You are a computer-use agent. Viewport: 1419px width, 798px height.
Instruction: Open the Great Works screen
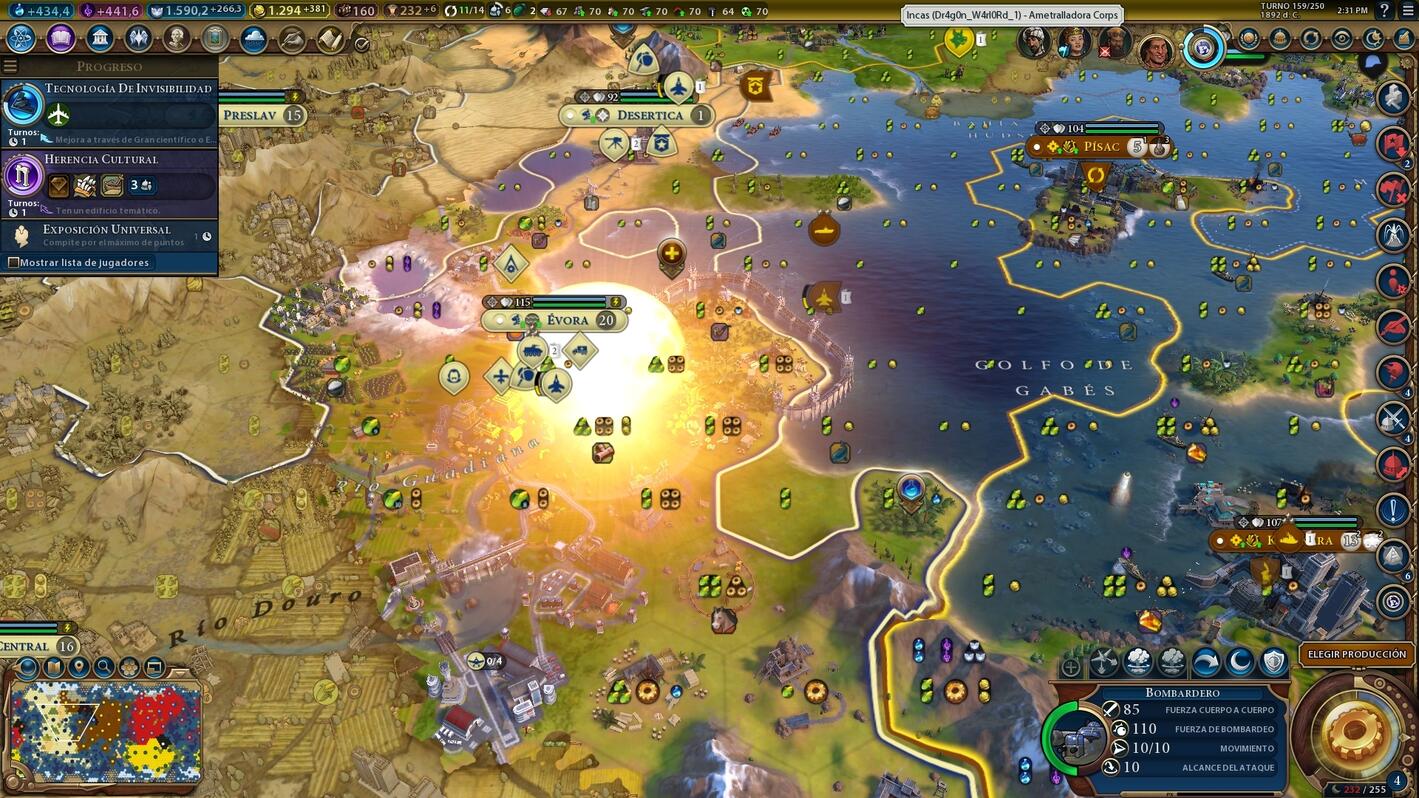pos(214,37)
